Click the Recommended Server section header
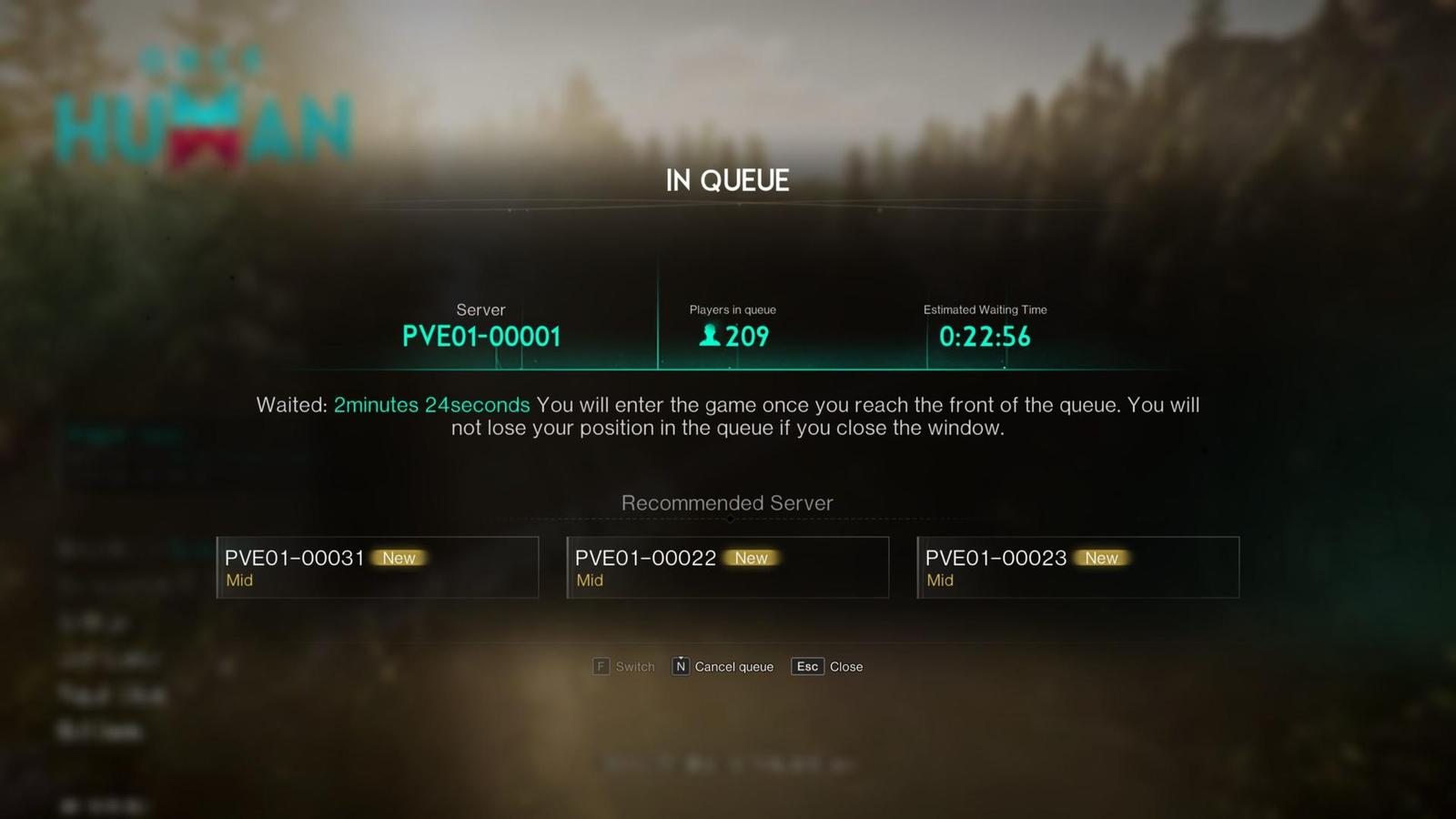Screen dimensions: 1456x819 click(727, 502)
